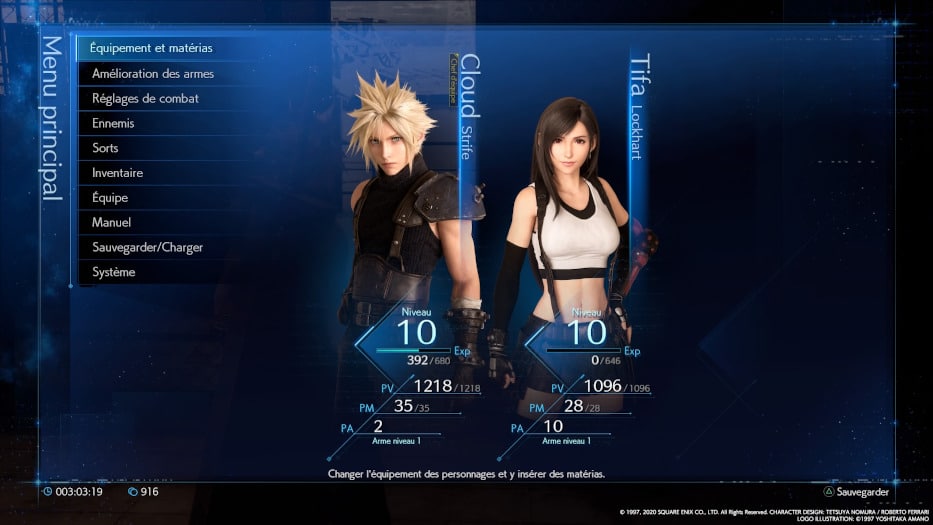Open the Système settings
933x525 pixels.
click(113, 272)
